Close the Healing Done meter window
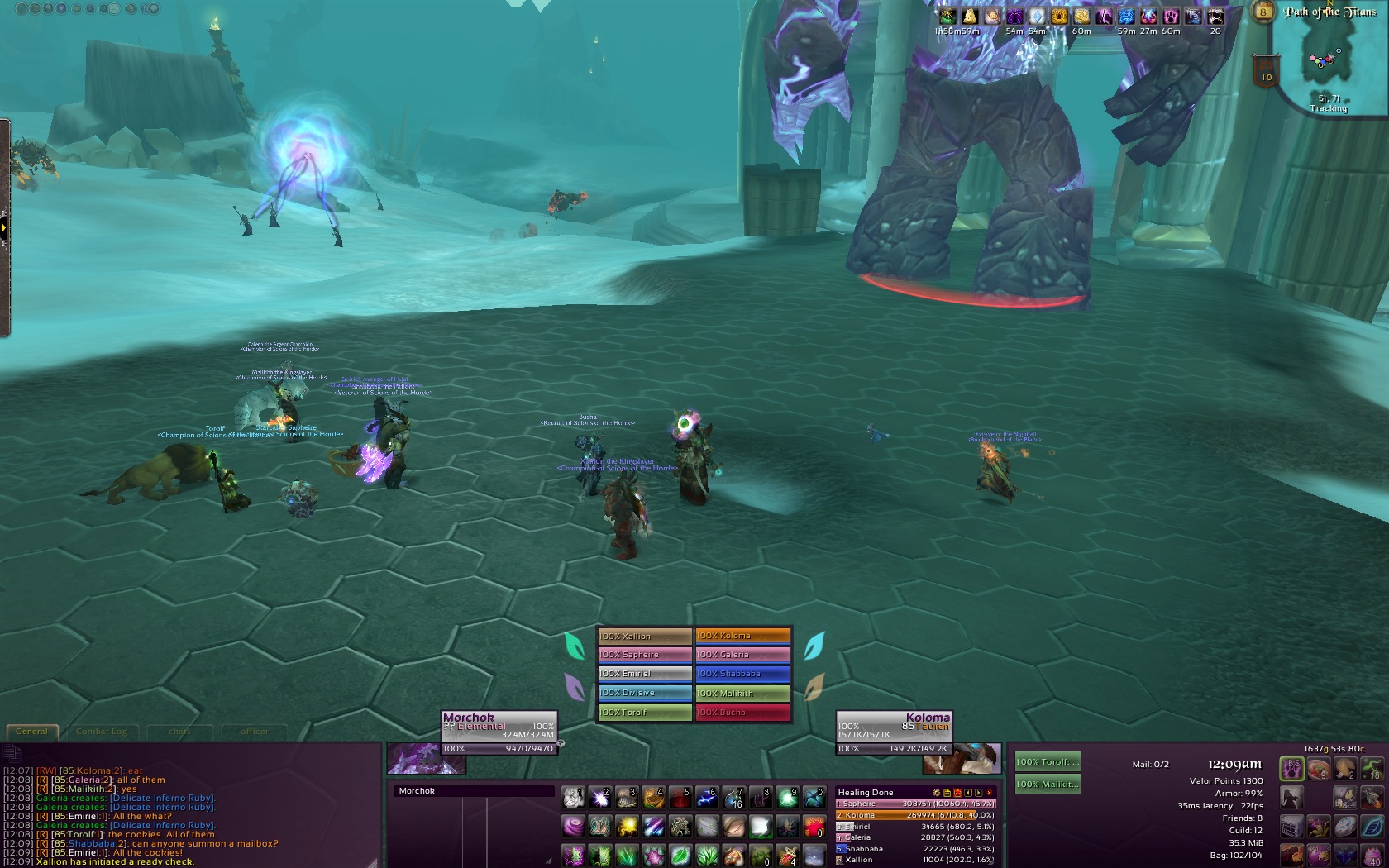Screen dimensions: 1389x868 [990, 793]
